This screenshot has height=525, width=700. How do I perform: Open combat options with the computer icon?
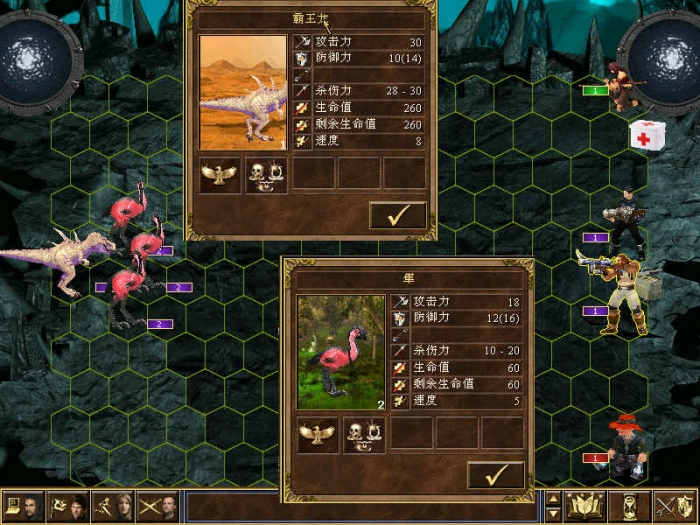coord(24,507)
